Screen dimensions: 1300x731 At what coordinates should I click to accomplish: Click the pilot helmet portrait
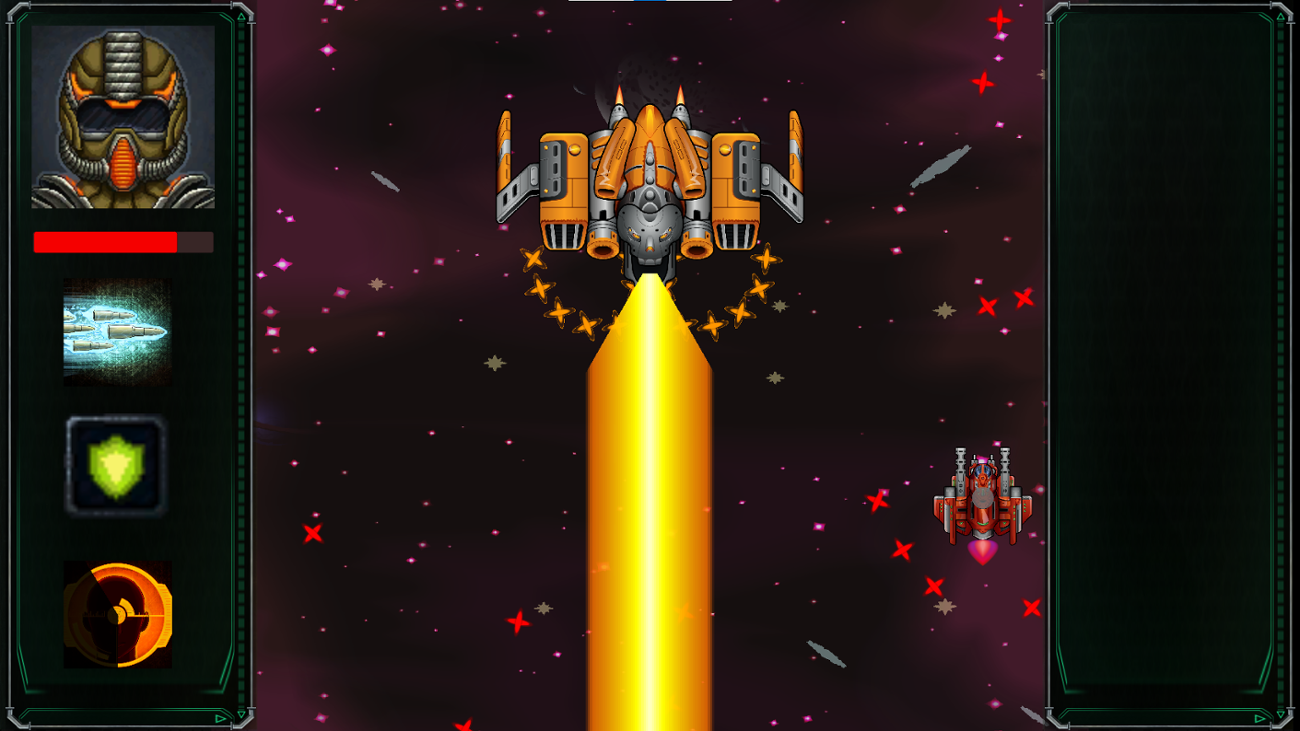pos(120,115)
